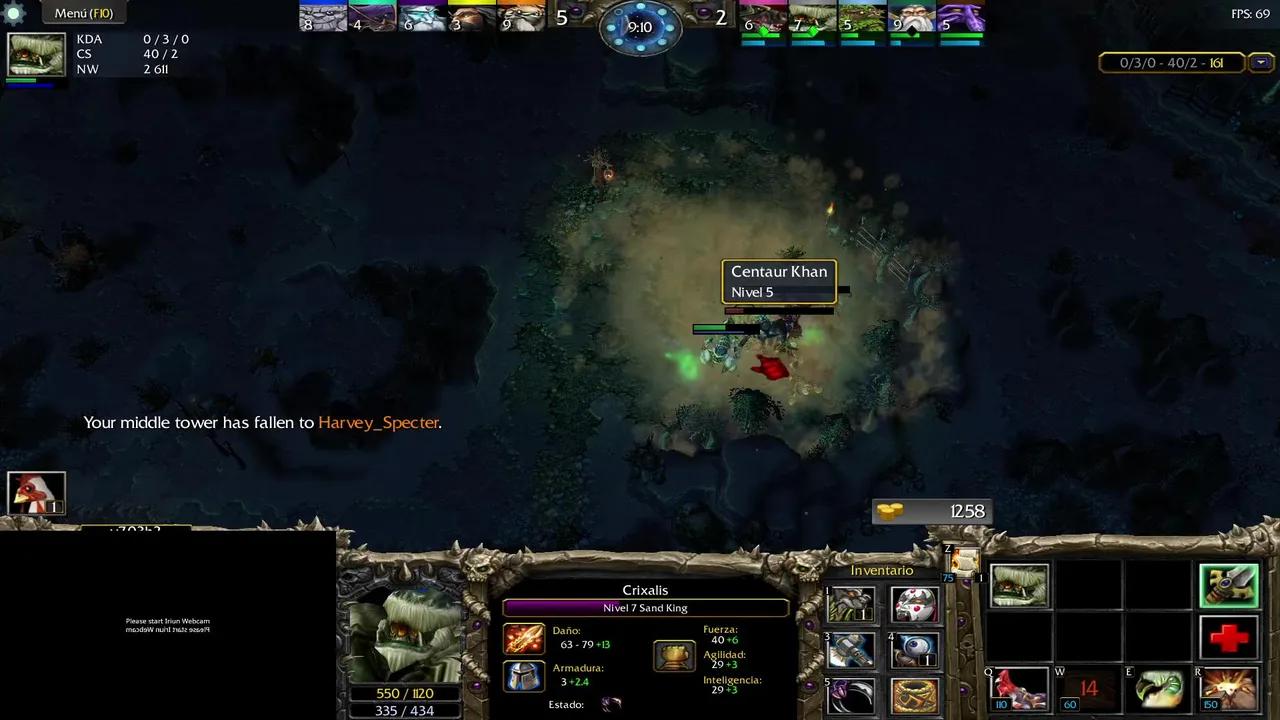Select the golden woven ring item

click(x=915, y=696)
